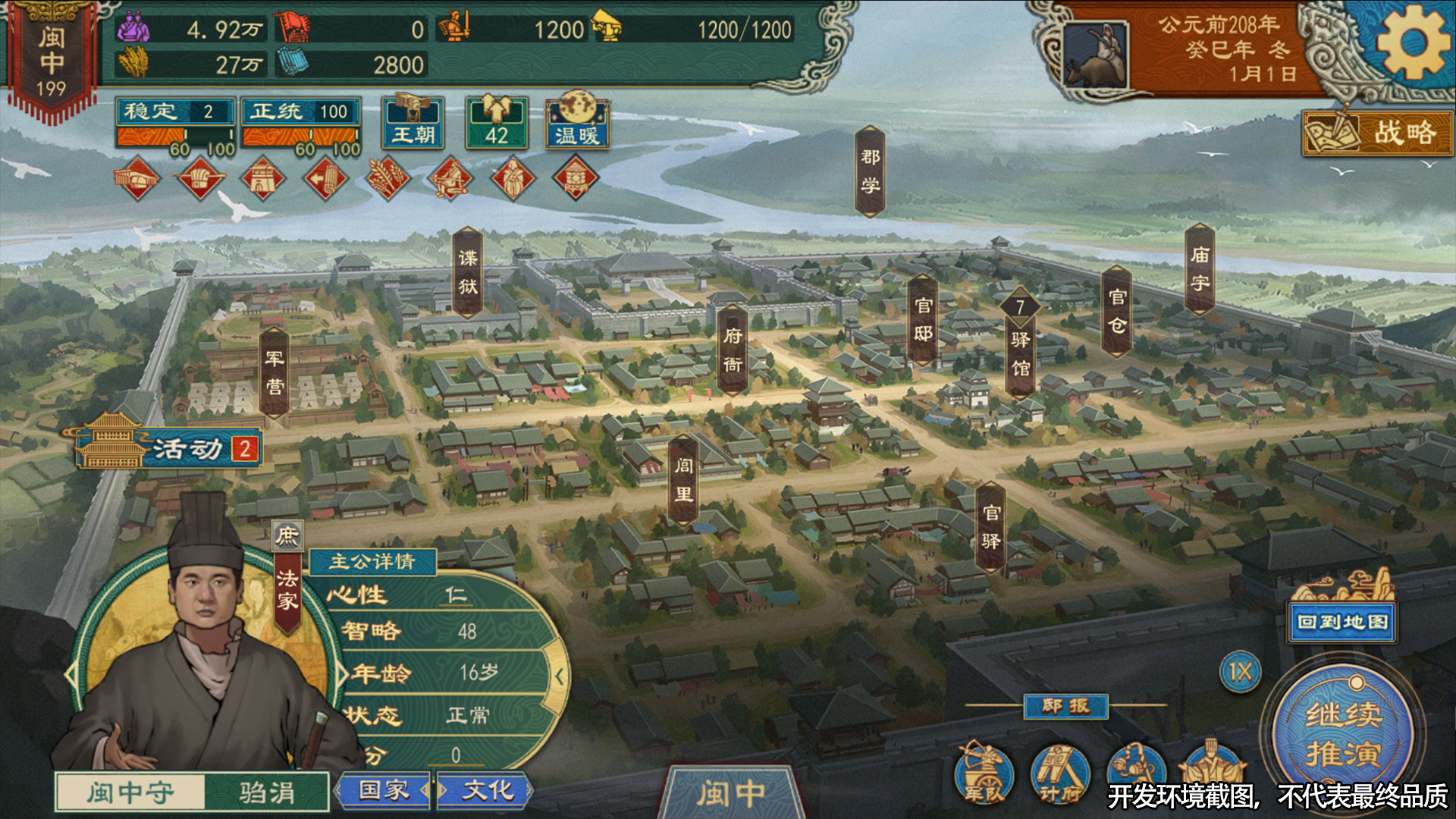Select the 府衙 government office label

point(733,350)
